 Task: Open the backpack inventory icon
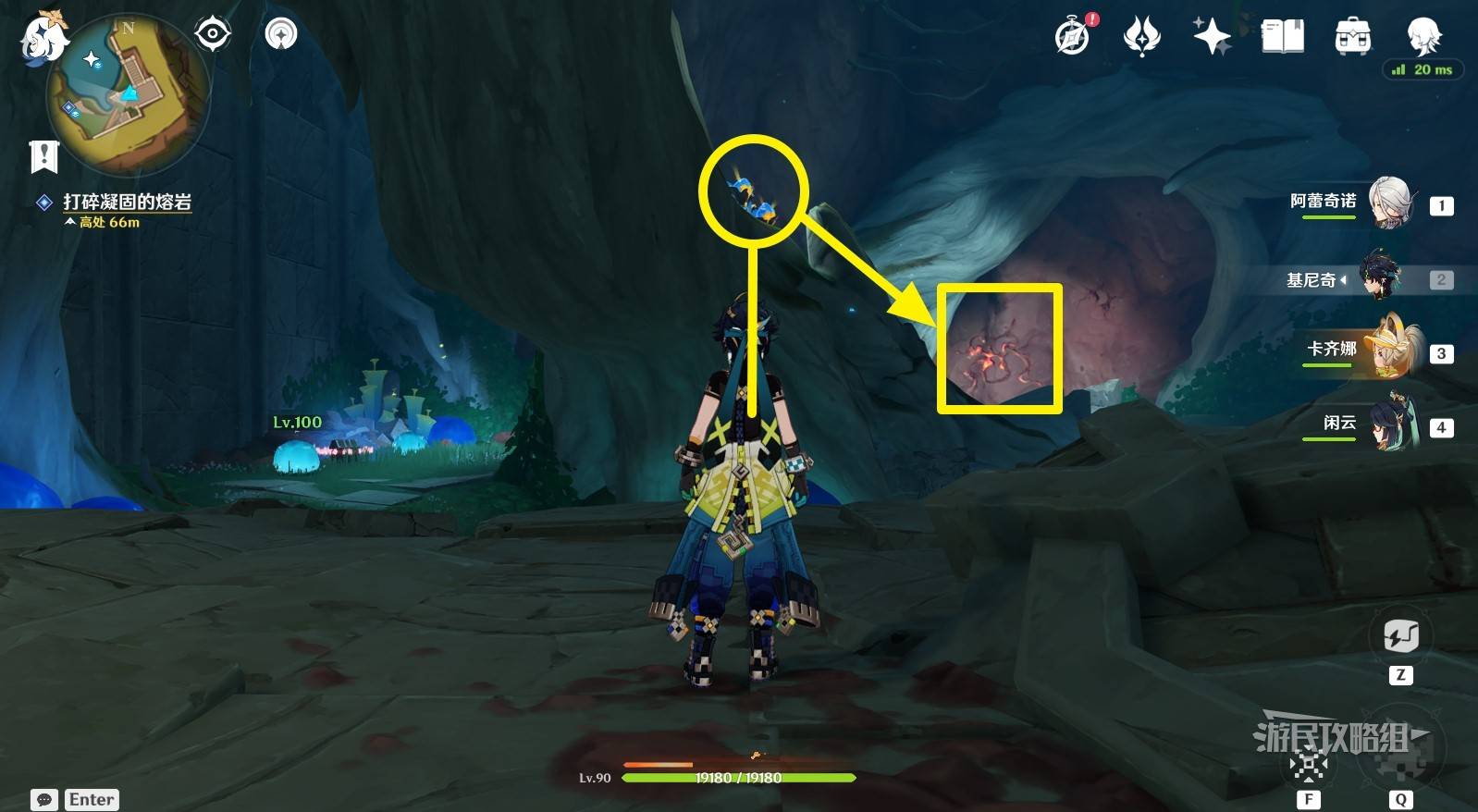click(1352, 37)
